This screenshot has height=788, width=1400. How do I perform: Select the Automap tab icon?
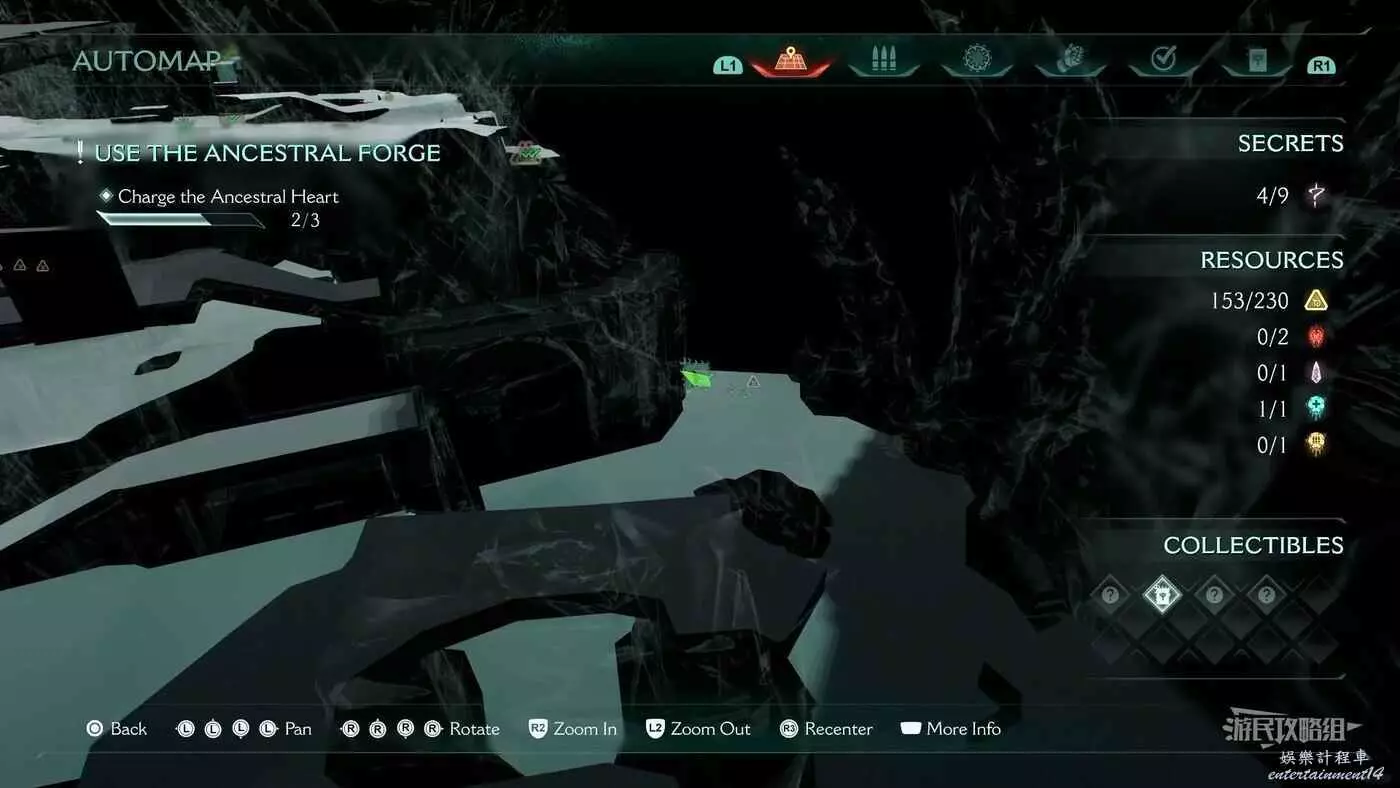tap(790, 60)
